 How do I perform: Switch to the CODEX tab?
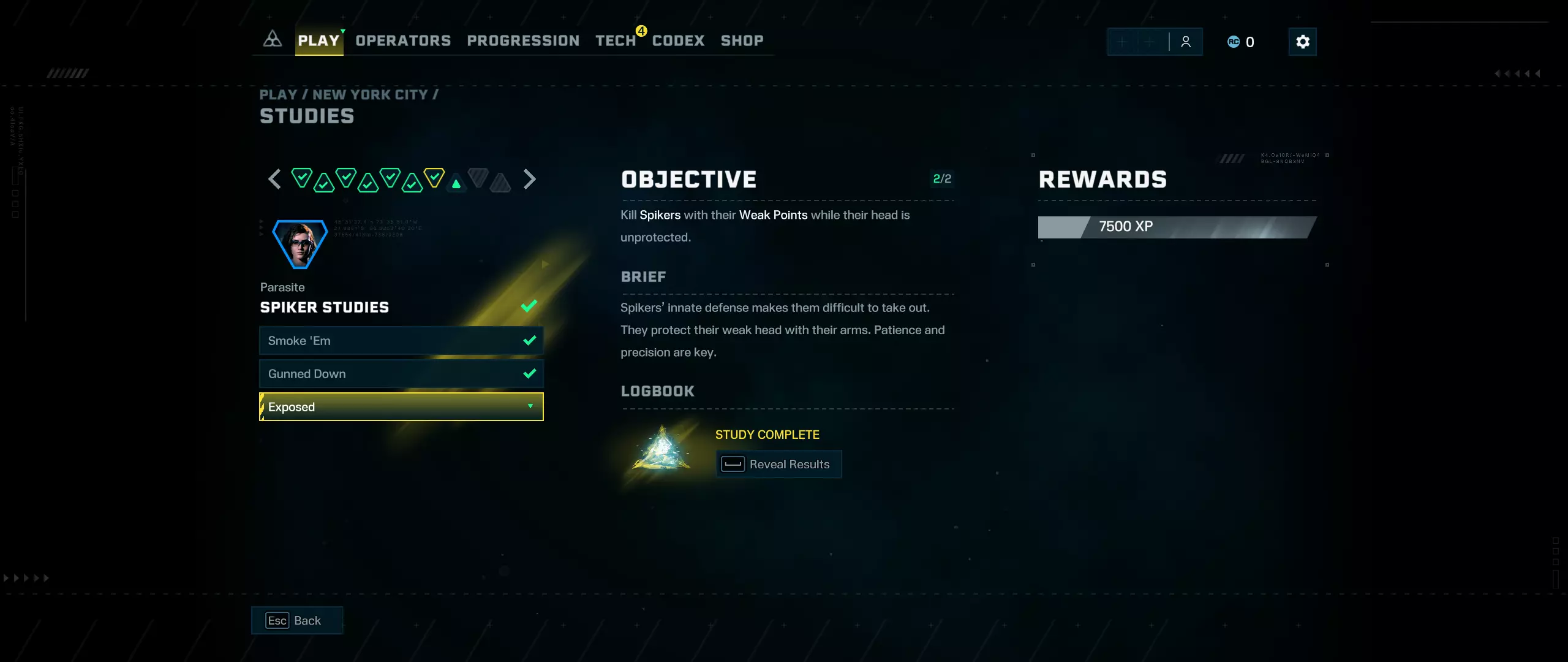pos(678,41)
